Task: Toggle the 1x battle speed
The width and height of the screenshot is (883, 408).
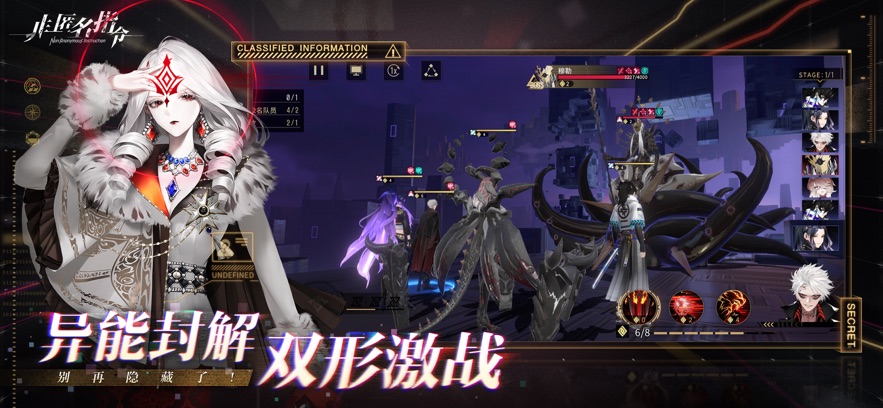Action: tap(393, 71)
